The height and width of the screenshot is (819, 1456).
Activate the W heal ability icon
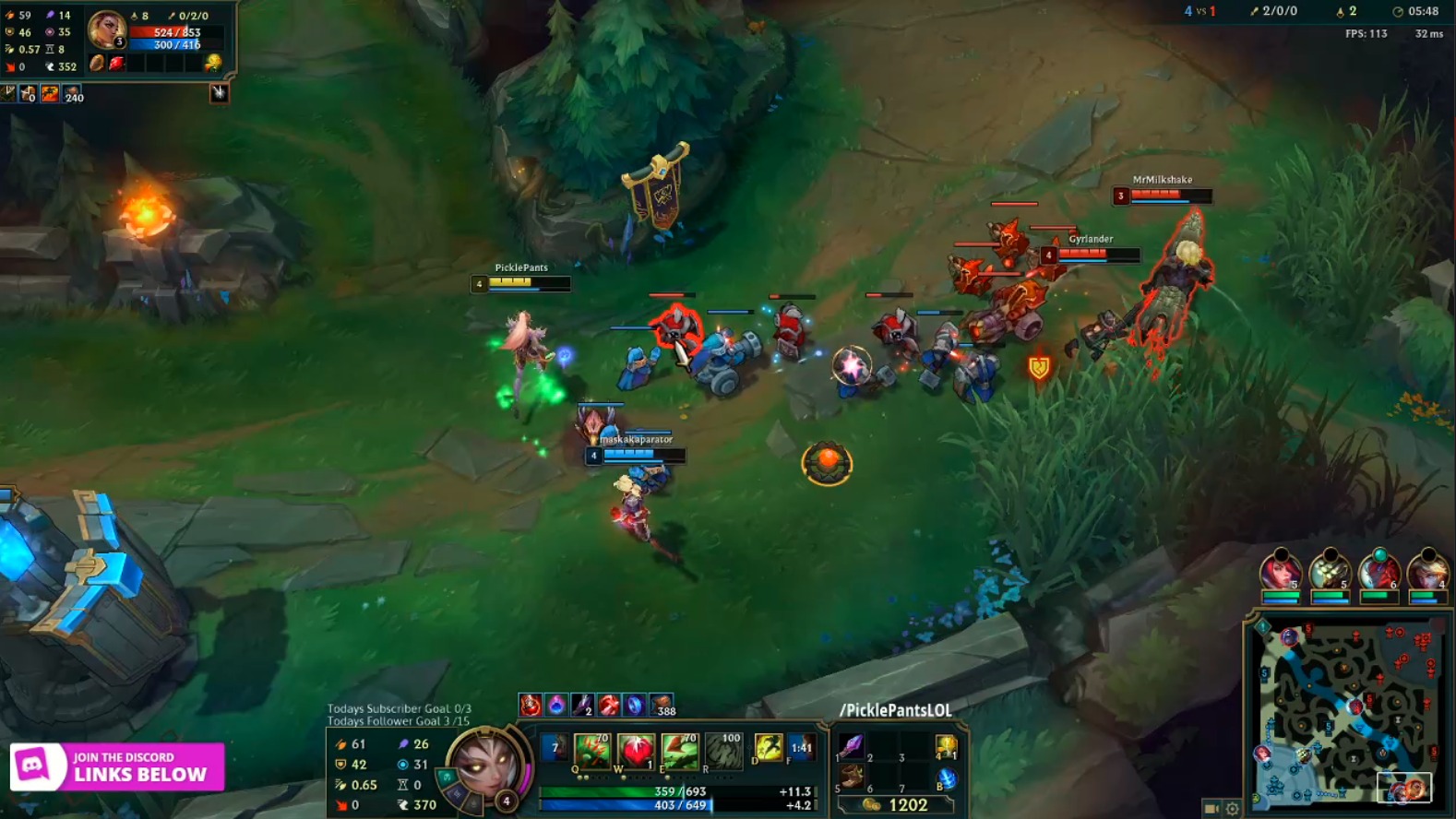635,749
